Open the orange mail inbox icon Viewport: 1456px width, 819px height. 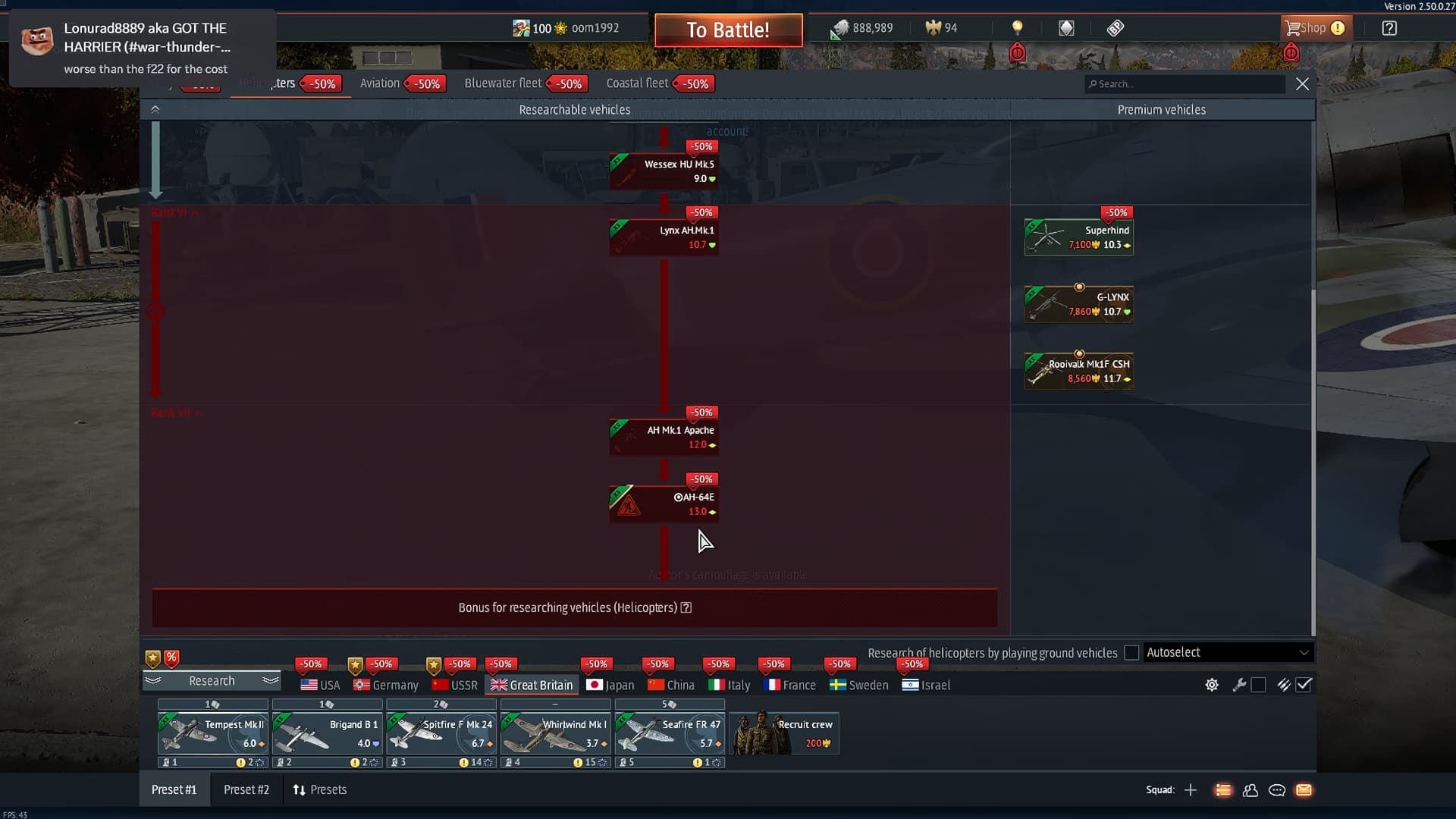pos(1304,789)
